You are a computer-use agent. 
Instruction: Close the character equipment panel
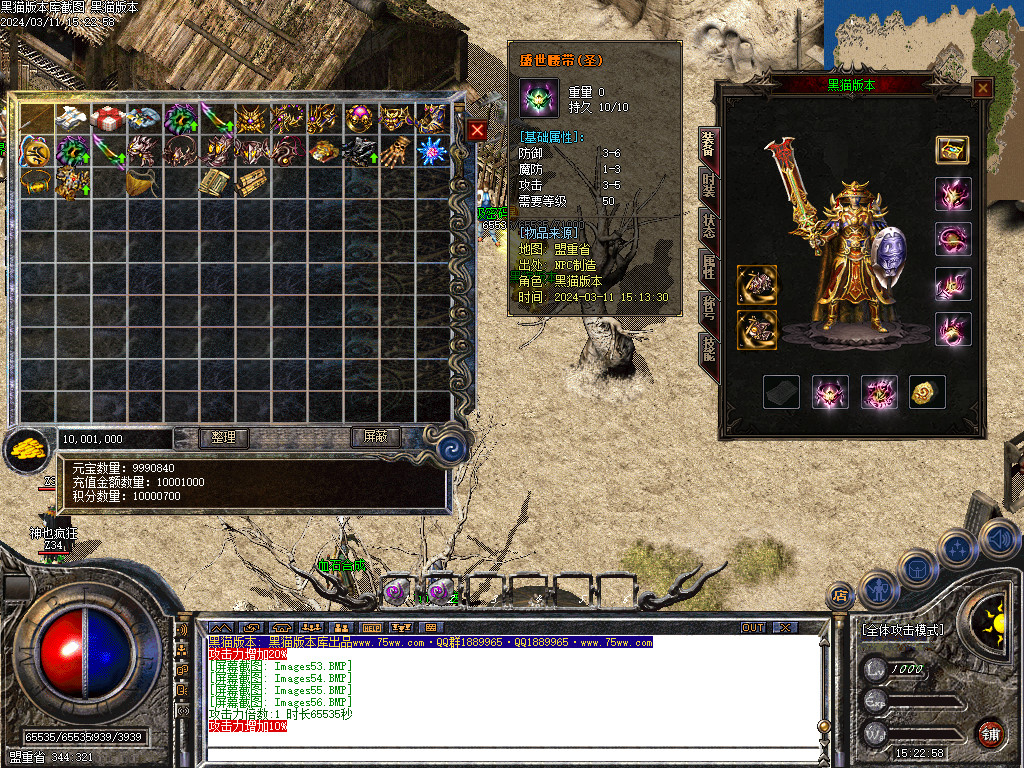click(x=983, y=88)
